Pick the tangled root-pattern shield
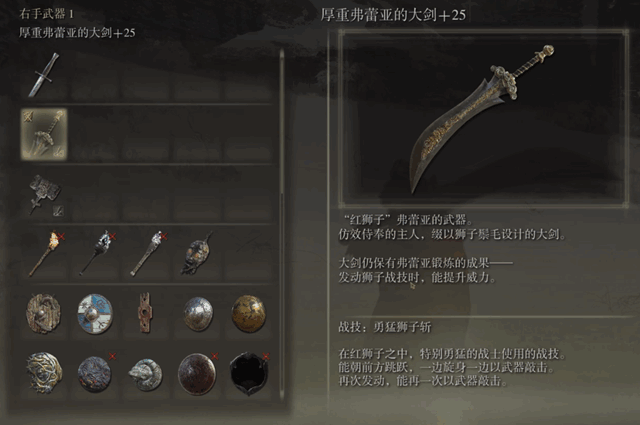Image resolution: width=640 pixels, height=425 pixels. click(x=44, y=372)
